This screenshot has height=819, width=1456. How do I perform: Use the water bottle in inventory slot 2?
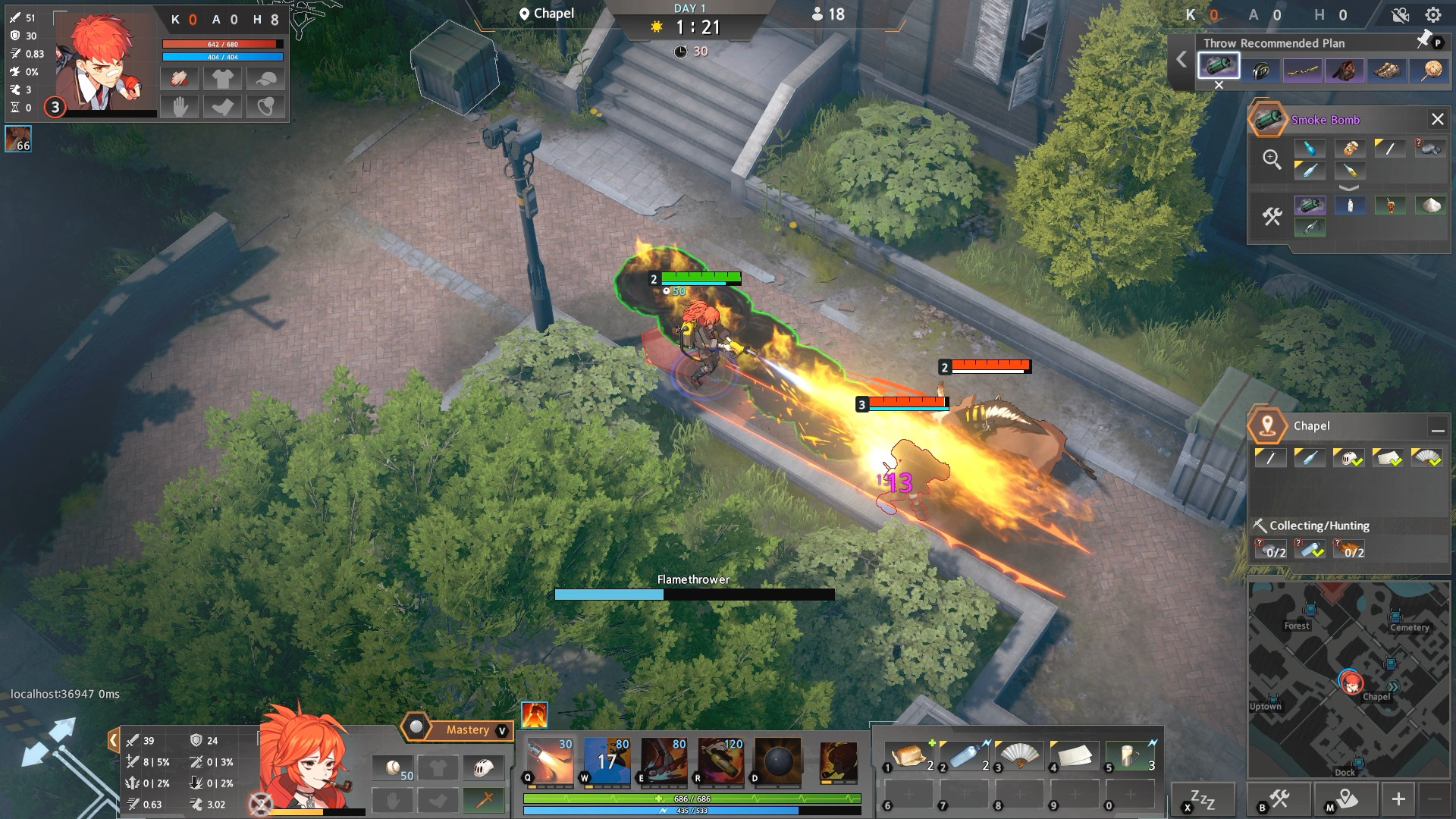pos(964,756)
